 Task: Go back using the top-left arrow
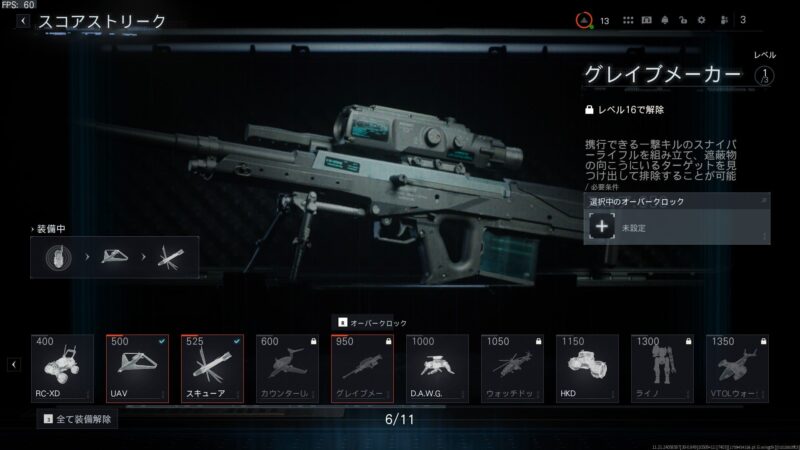click(x=22, y=20)
